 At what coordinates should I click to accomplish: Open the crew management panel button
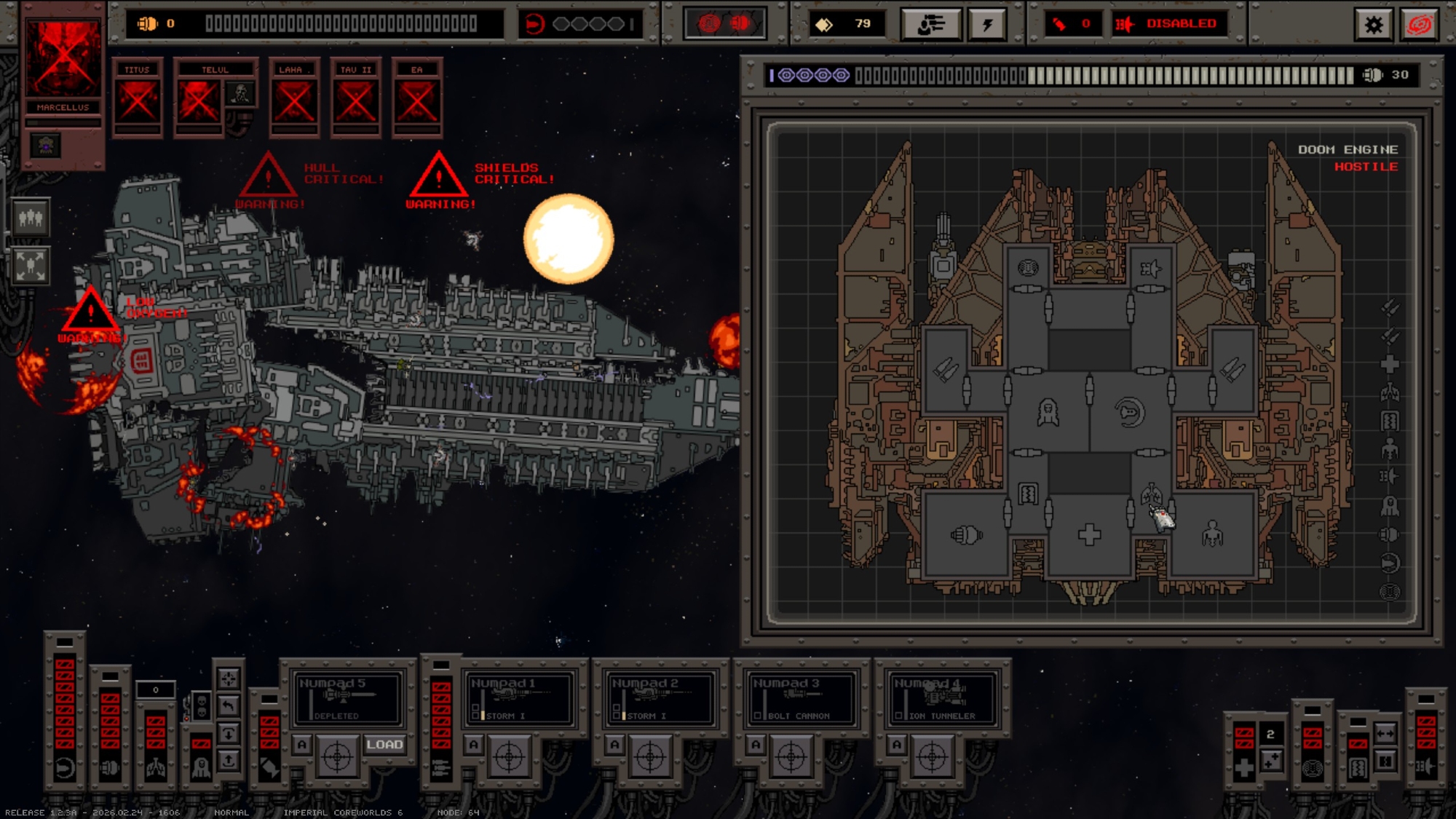[x=930, y=25]
